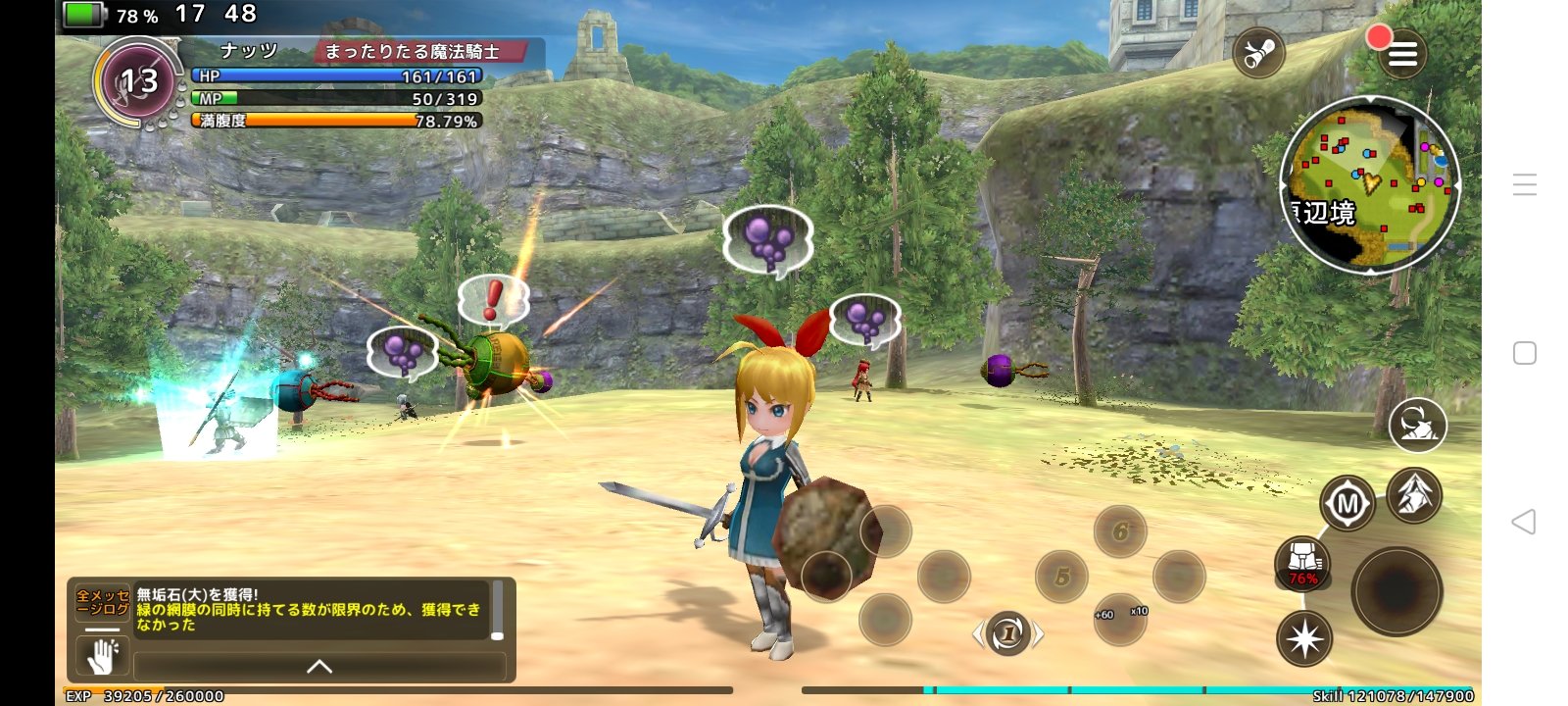1568x706 pixels.
Task: Cycle shortcut palette with the number 1 button
Action: point(1007,633)
